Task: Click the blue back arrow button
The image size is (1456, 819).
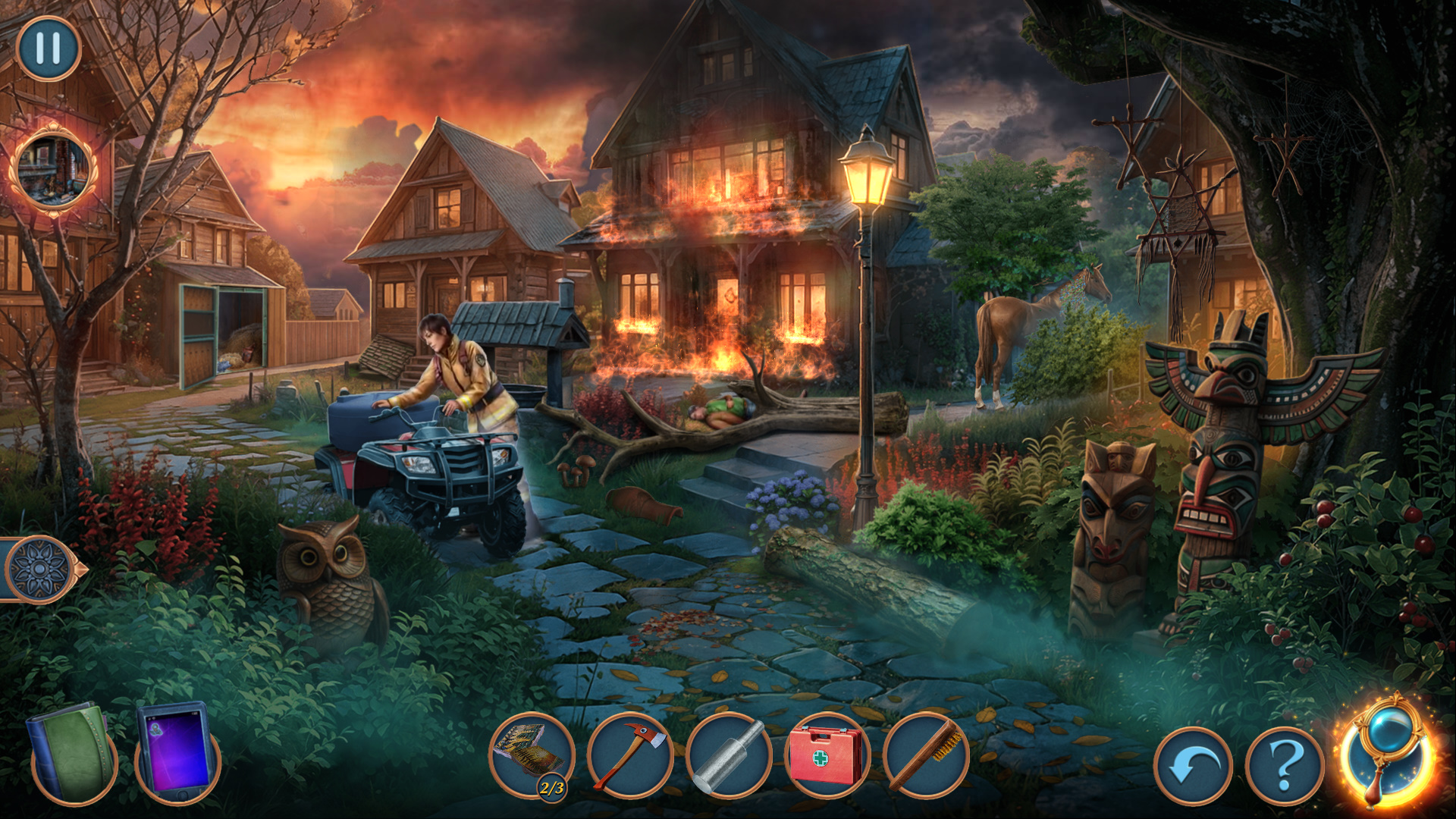Action: (1193, 766)
